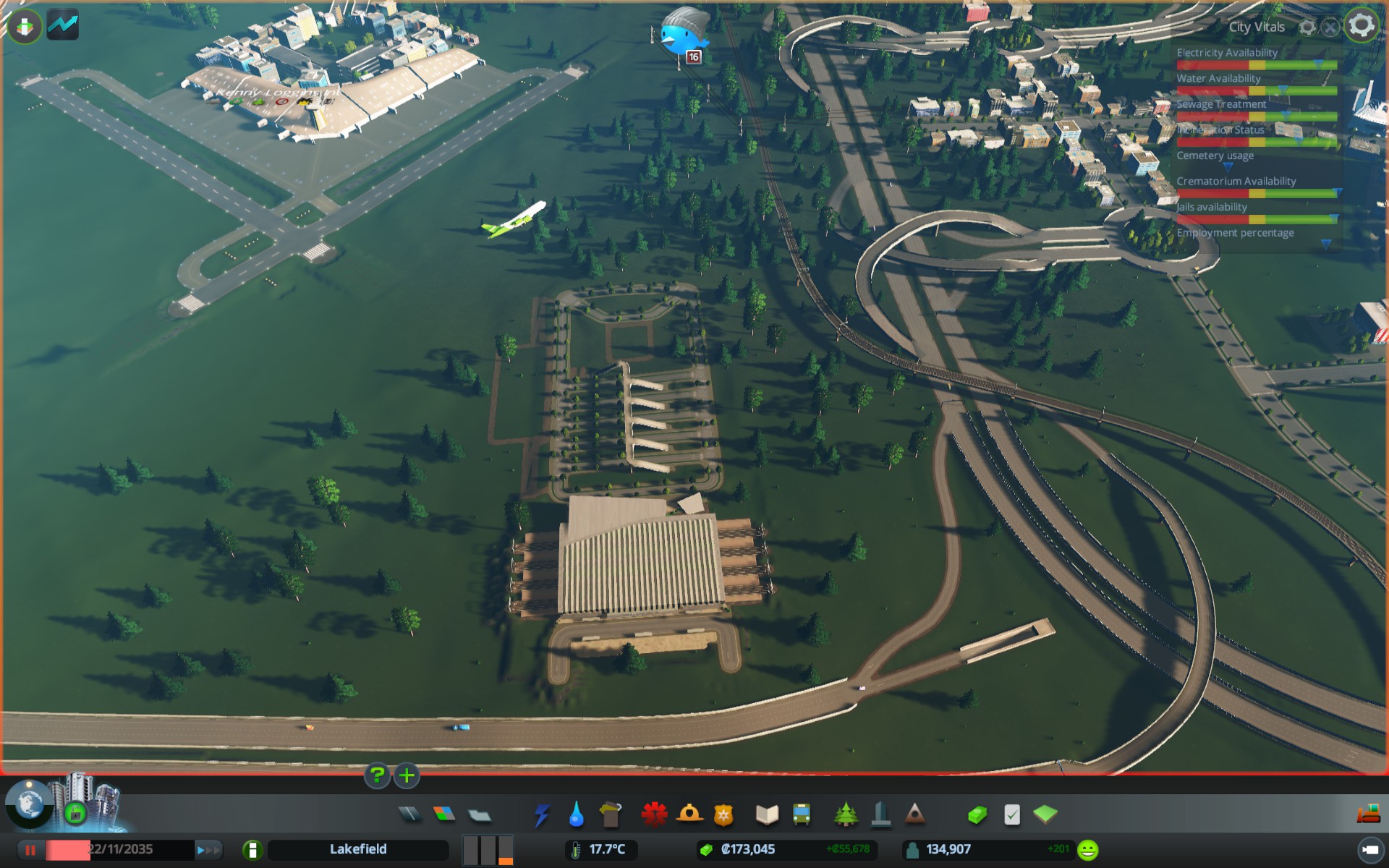Open the Economy money panel
Screen dimensions: 1389x868
click(x=977, y=815)
